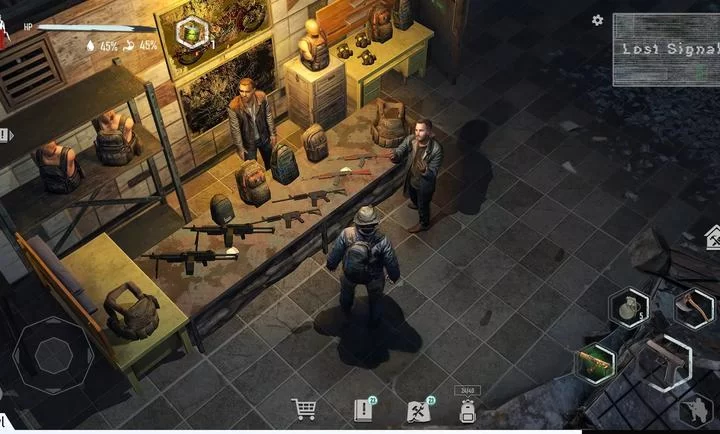
Task: Fire the equipped pistol
Action: (x=662, y=361)
